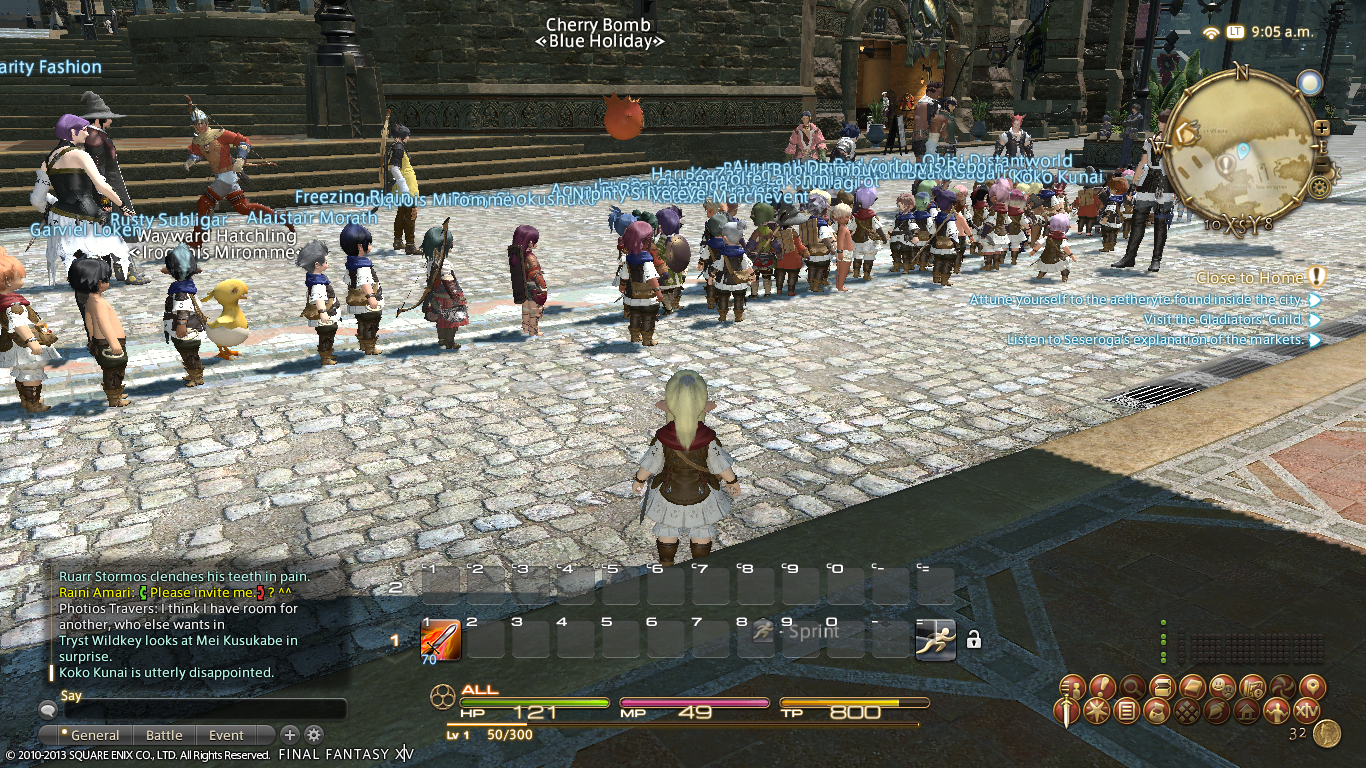Open the Inventory treasure chest icon
This screenshot has height=768, width=1366.
(x=1161, y=687)
